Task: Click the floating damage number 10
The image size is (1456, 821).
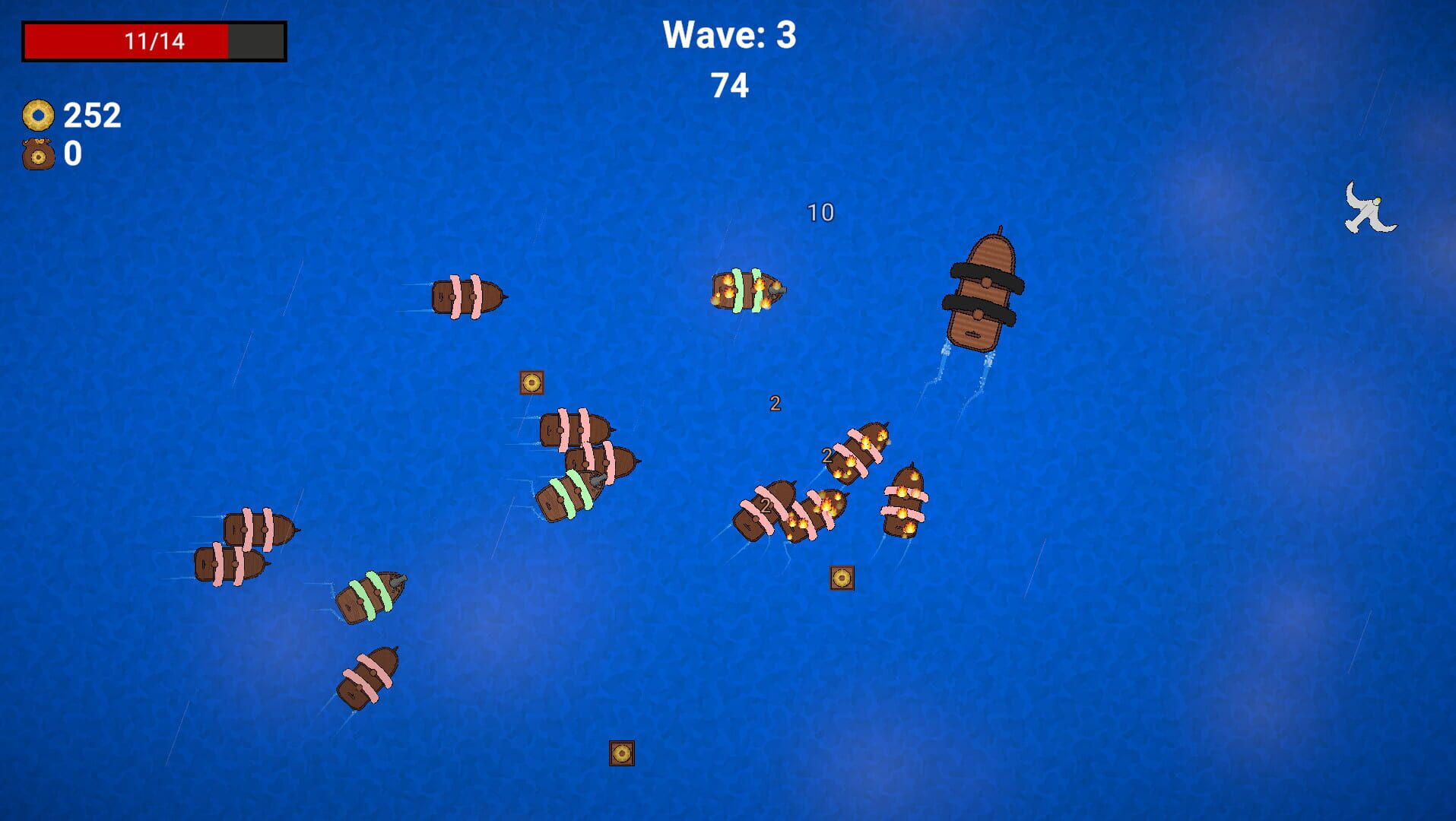Action: point(820,213)
